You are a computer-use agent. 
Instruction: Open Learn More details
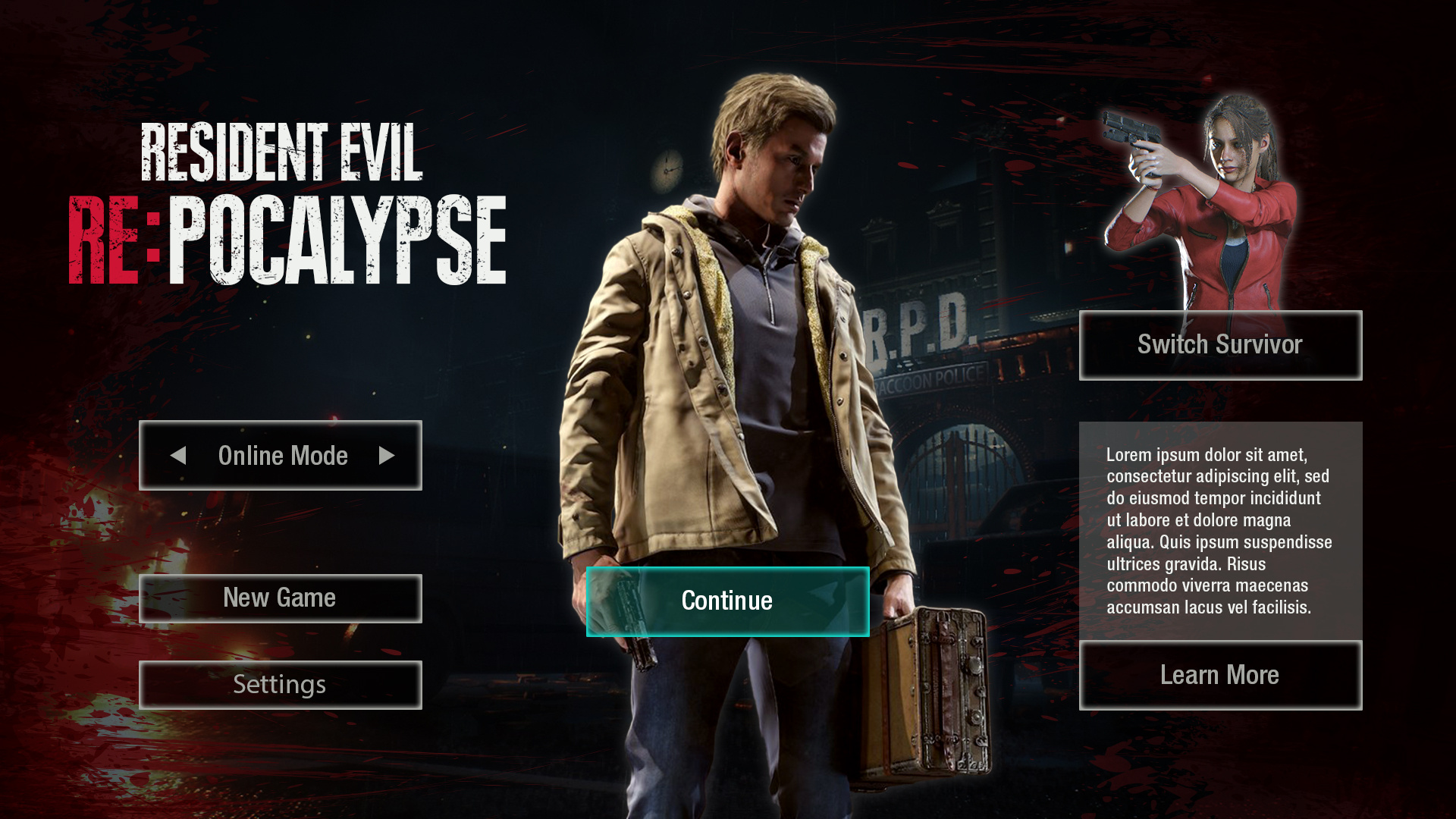[x=1220, y=675]
